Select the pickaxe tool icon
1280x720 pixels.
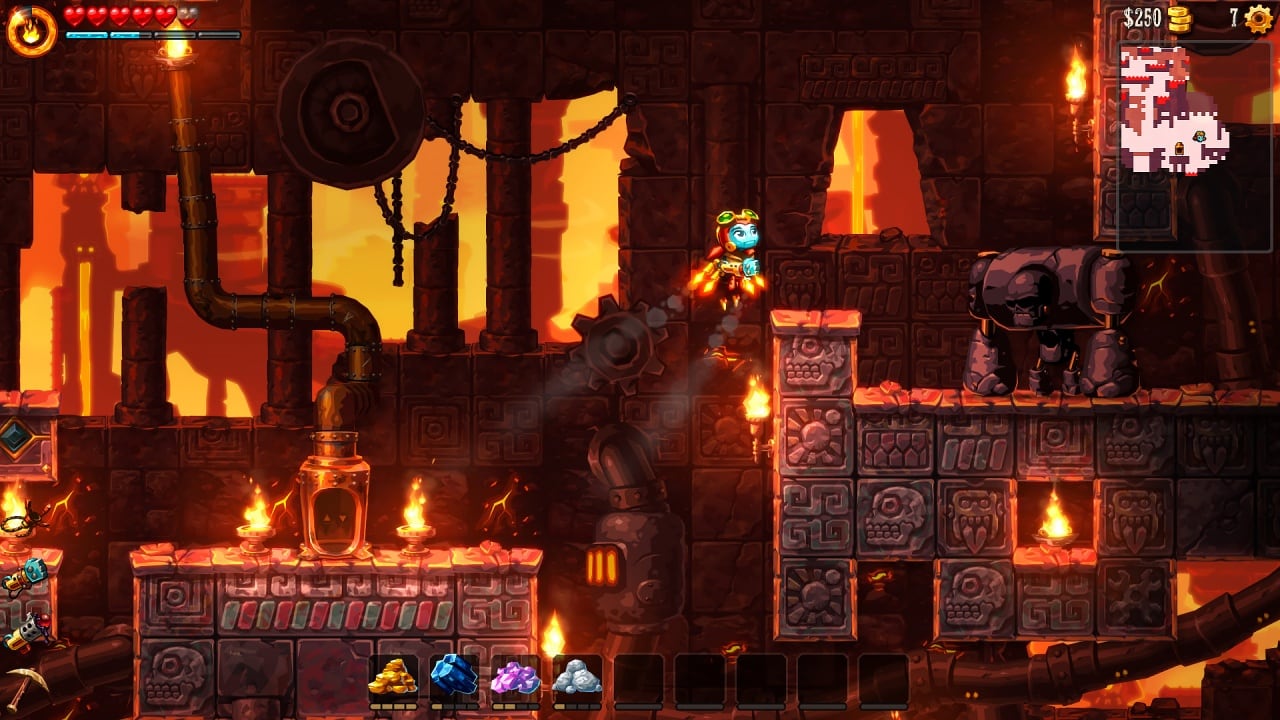tap(22, 688)
